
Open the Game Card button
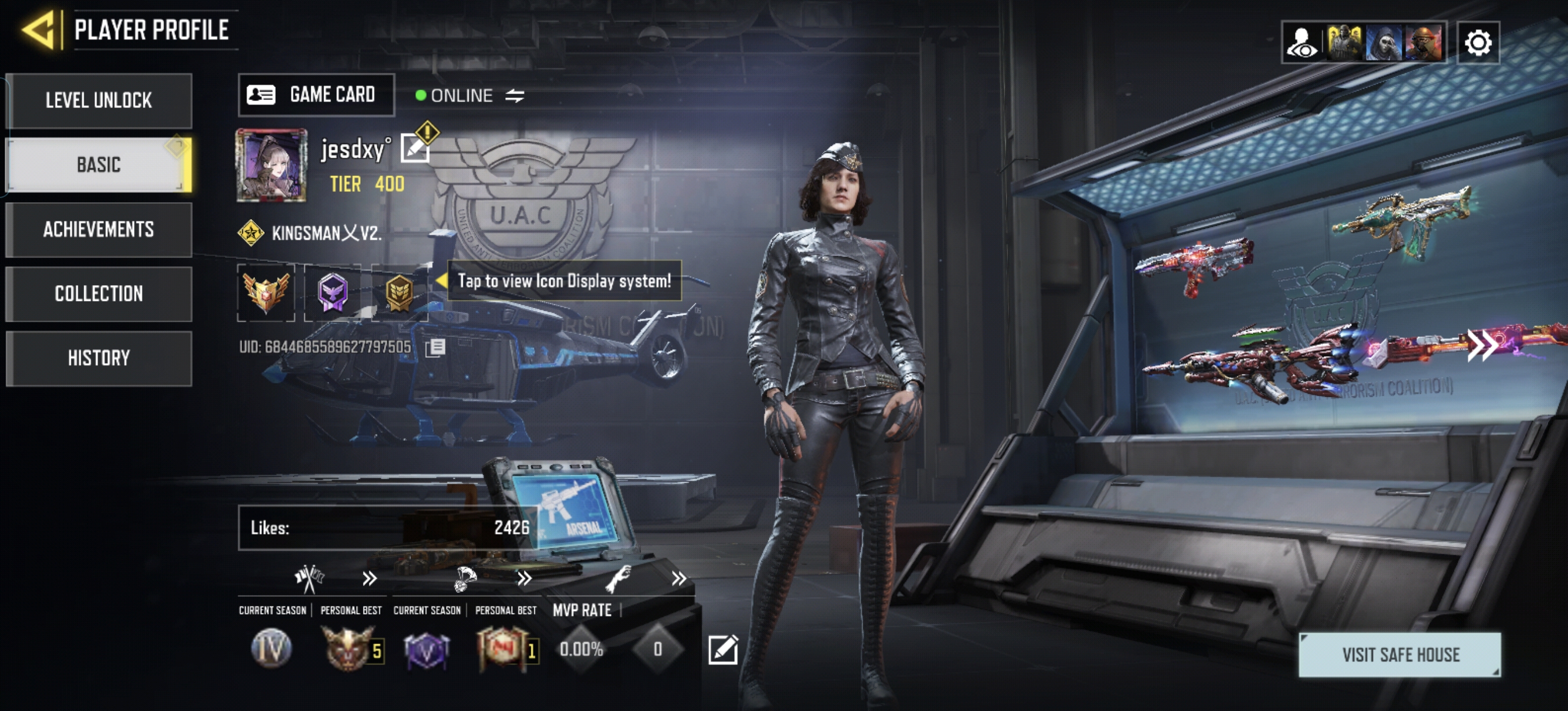tap(316, 95)
